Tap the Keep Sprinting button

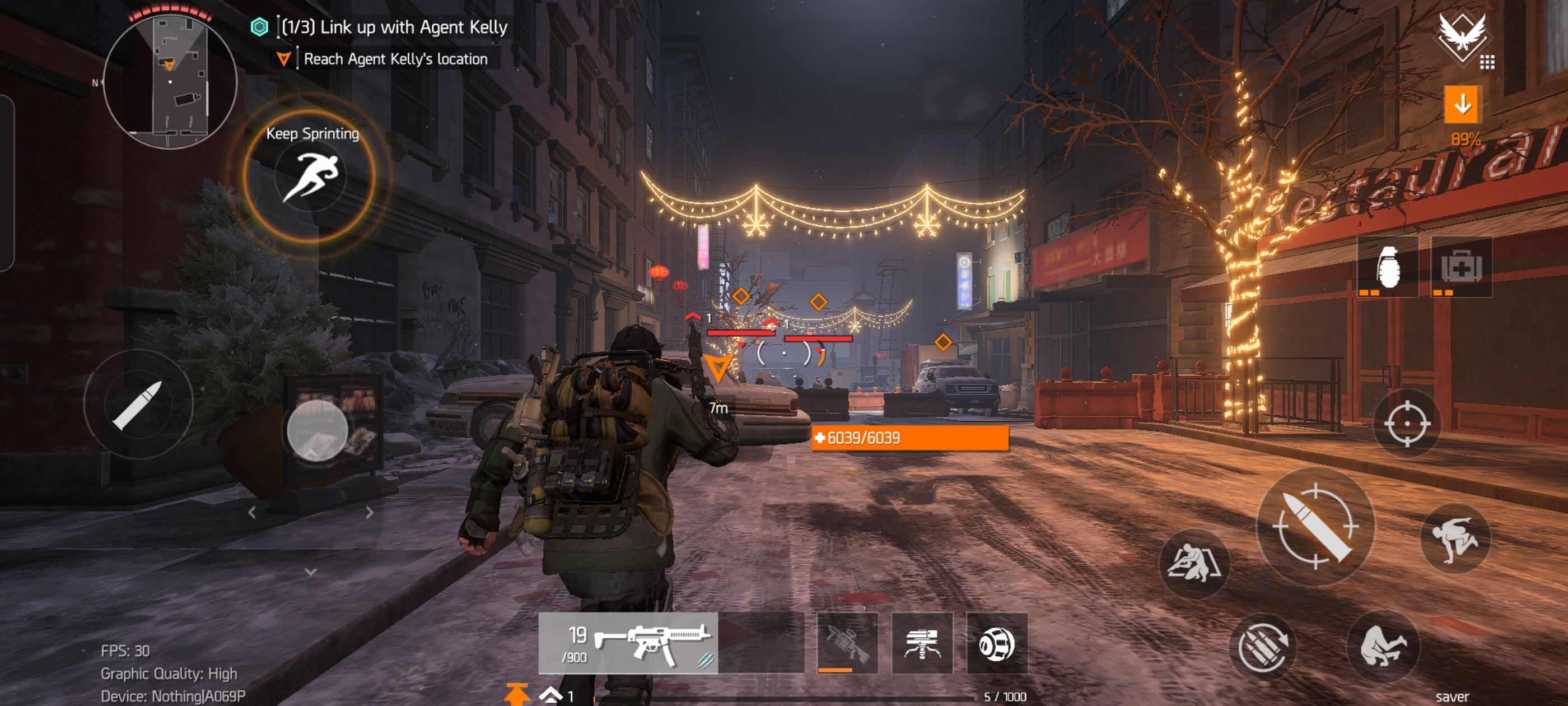[310, 176]
